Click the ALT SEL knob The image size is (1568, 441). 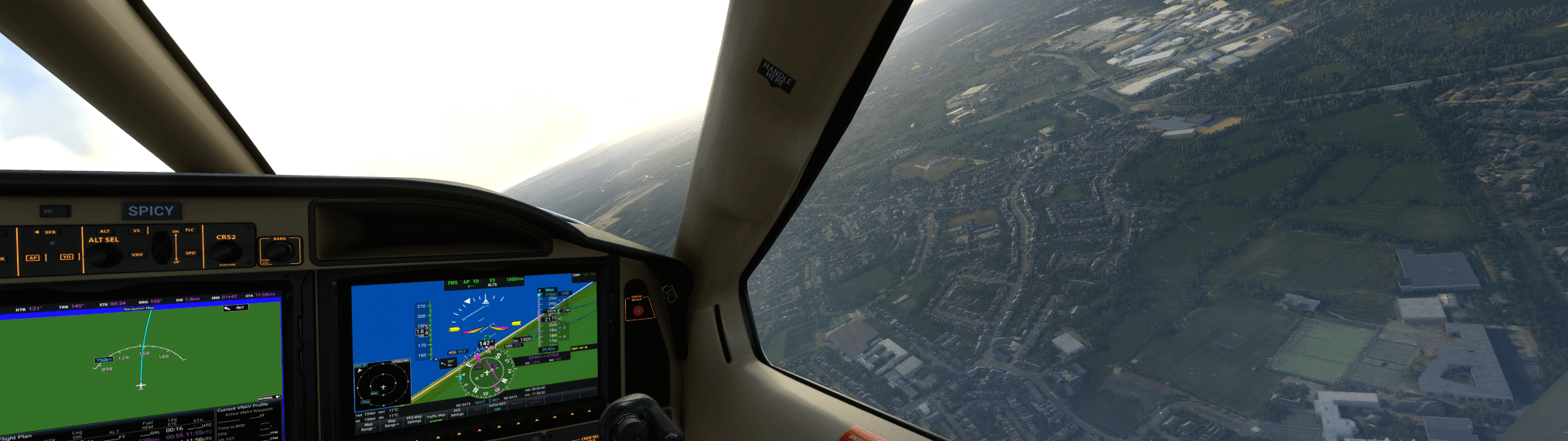(x=105, y=254)
